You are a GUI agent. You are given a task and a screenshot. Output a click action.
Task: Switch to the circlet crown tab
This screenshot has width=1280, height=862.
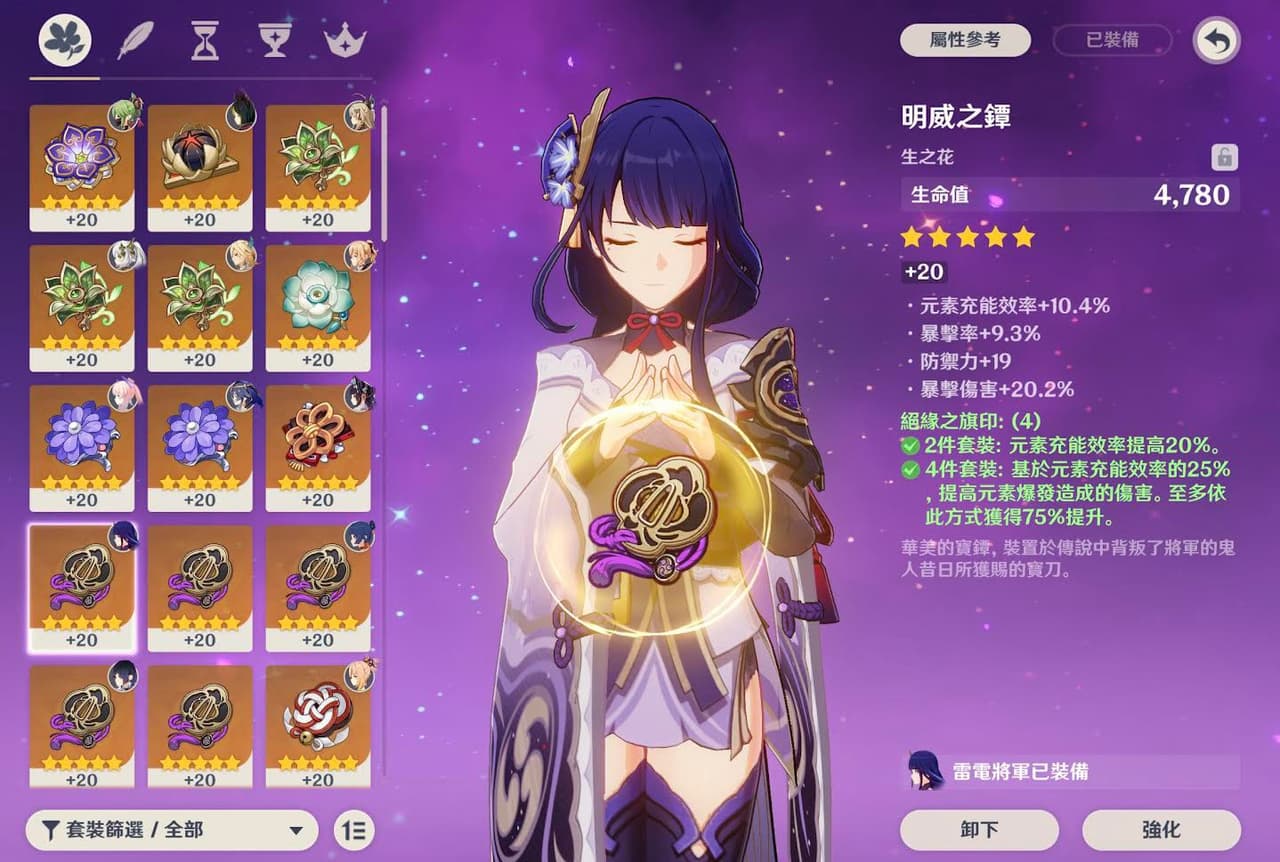[x=343, y=42]
